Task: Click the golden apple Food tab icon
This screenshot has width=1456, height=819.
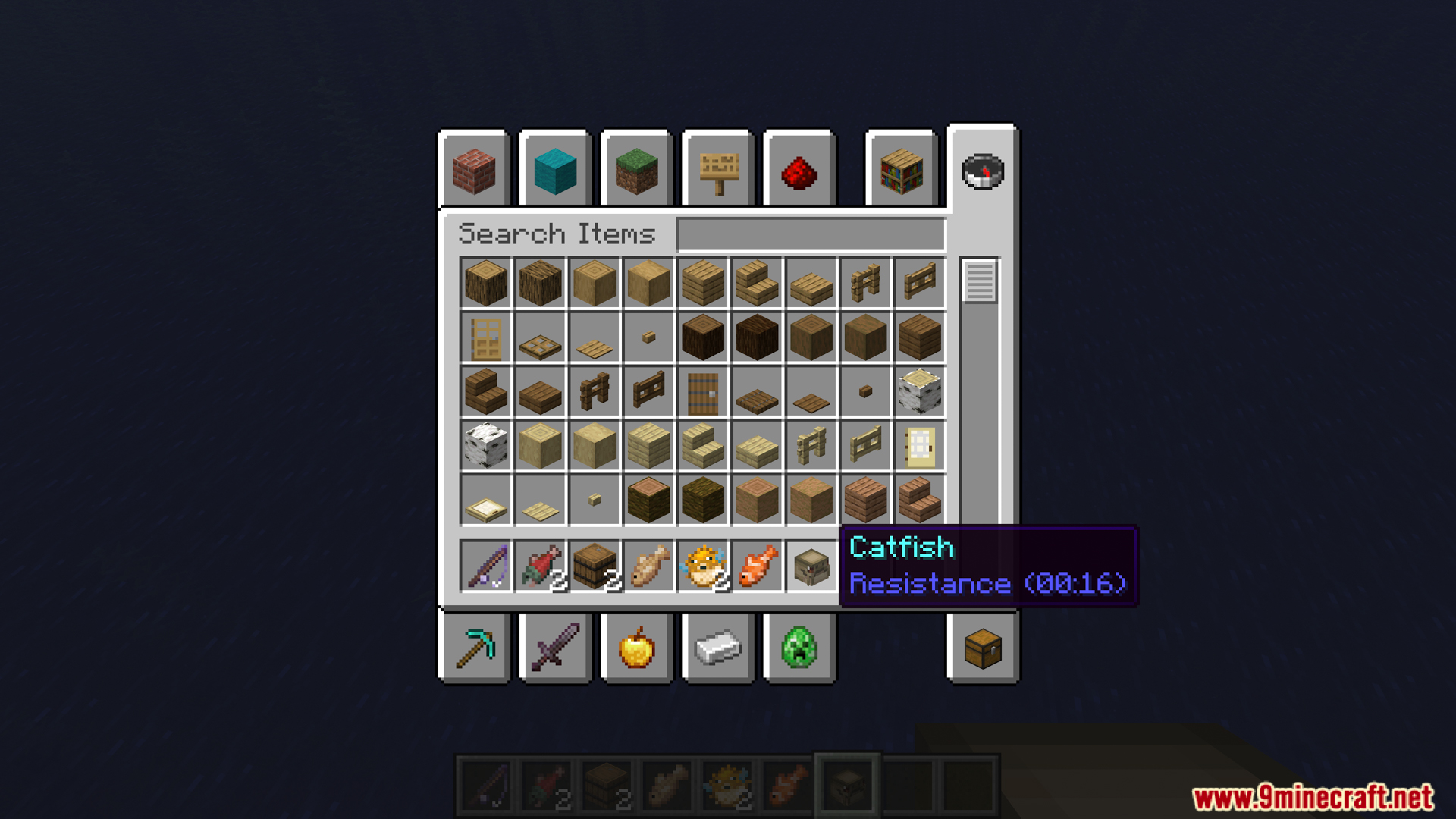Action: coord(637,648)
